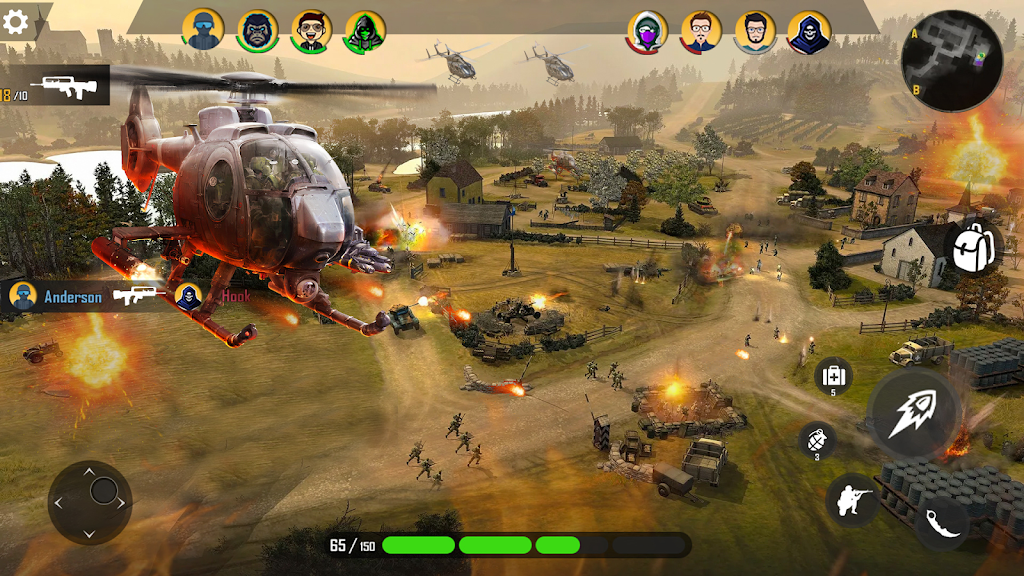Throw a grenade with the grenade button
This screenshot has height=576, width=1024.
pyautogui.click(x=817, y=440)
